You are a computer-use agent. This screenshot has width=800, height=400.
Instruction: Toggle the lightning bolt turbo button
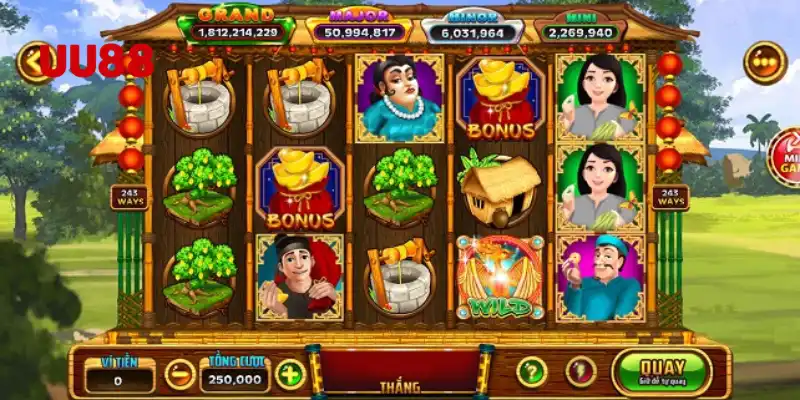pos(581,372)
